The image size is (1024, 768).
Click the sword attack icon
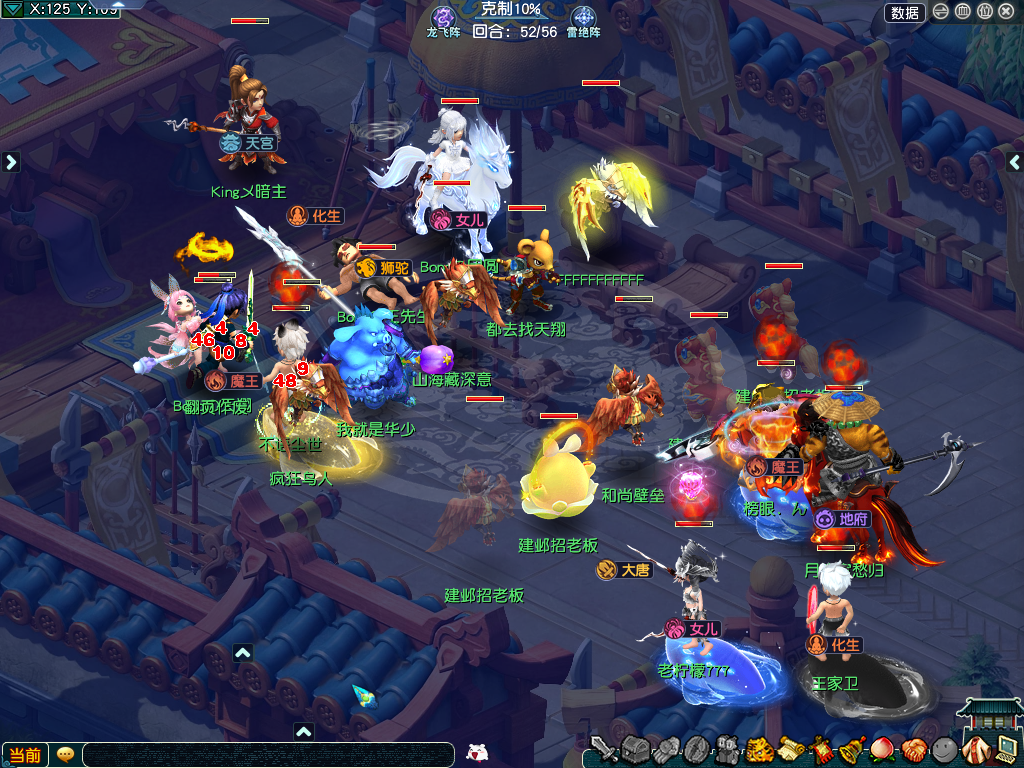coord(602,748)
